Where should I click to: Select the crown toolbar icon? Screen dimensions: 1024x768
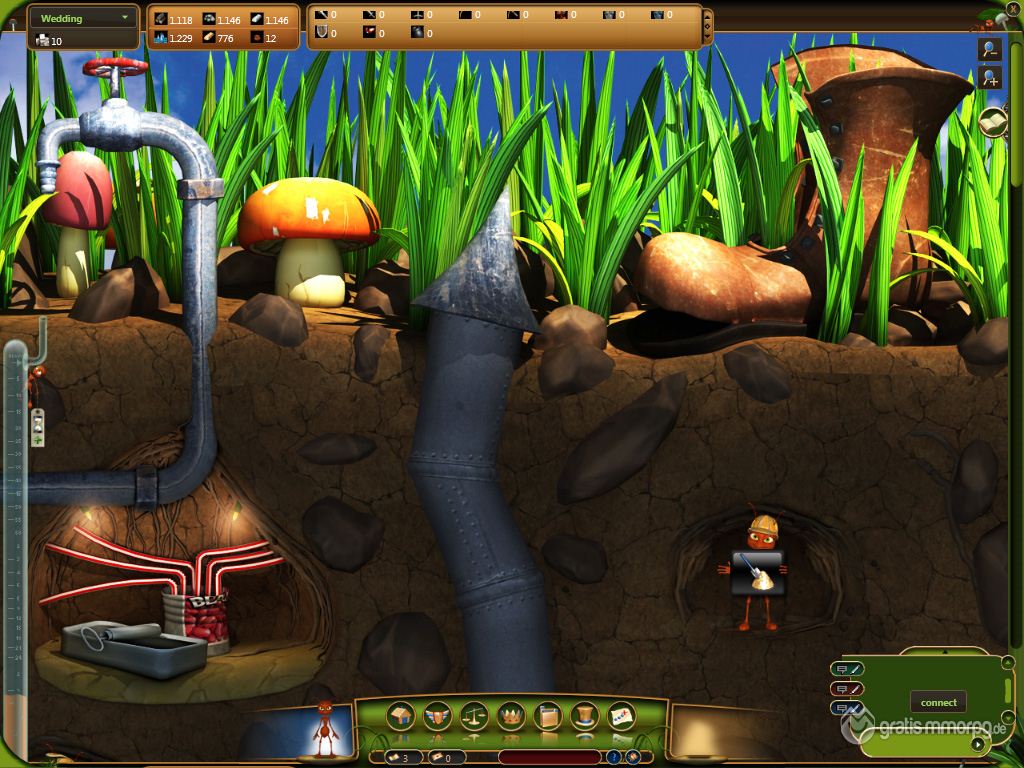tap(511, 715)
